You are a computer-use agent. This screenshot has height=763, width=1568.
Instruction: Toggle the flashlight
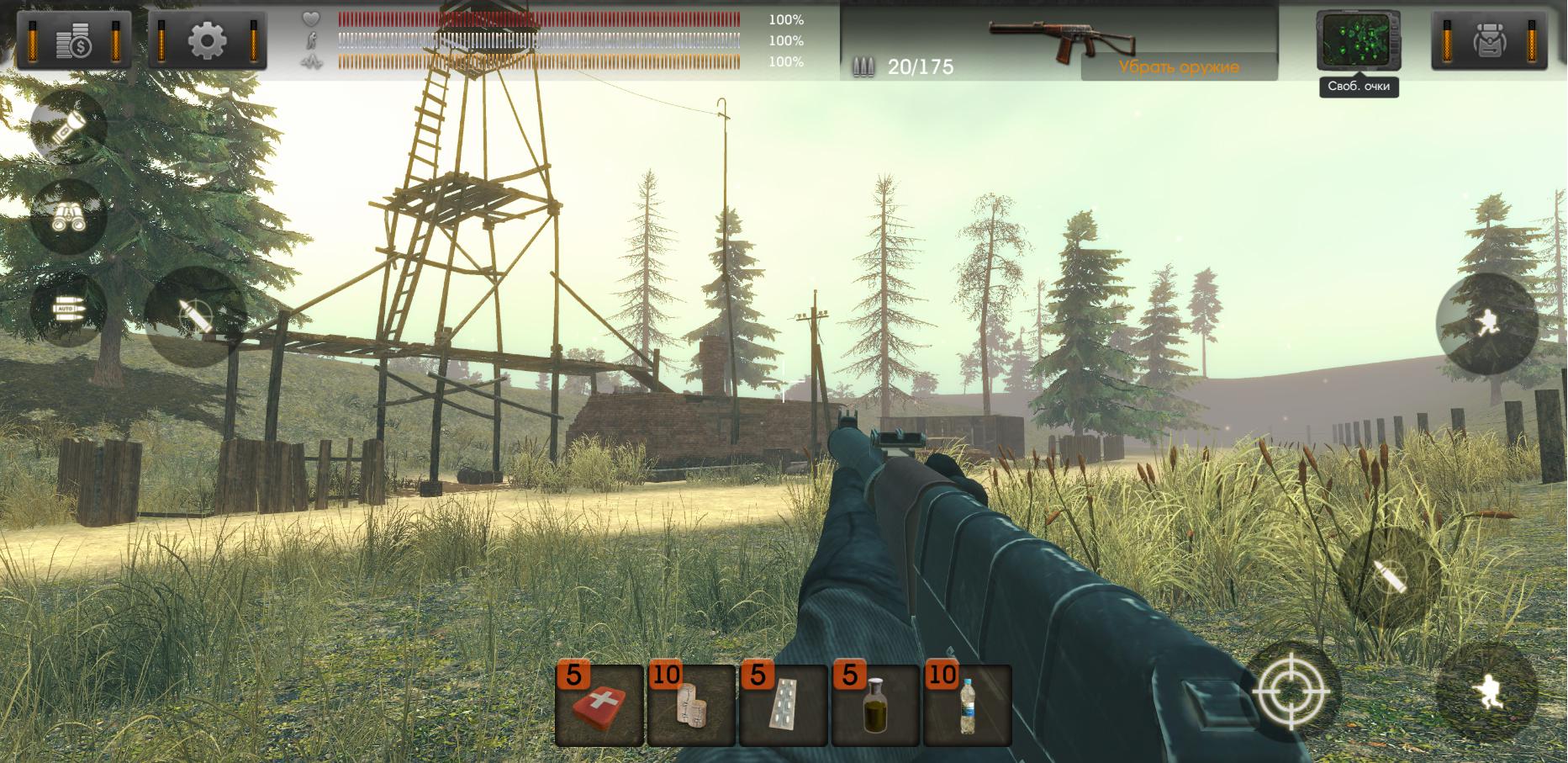[67, 128]
